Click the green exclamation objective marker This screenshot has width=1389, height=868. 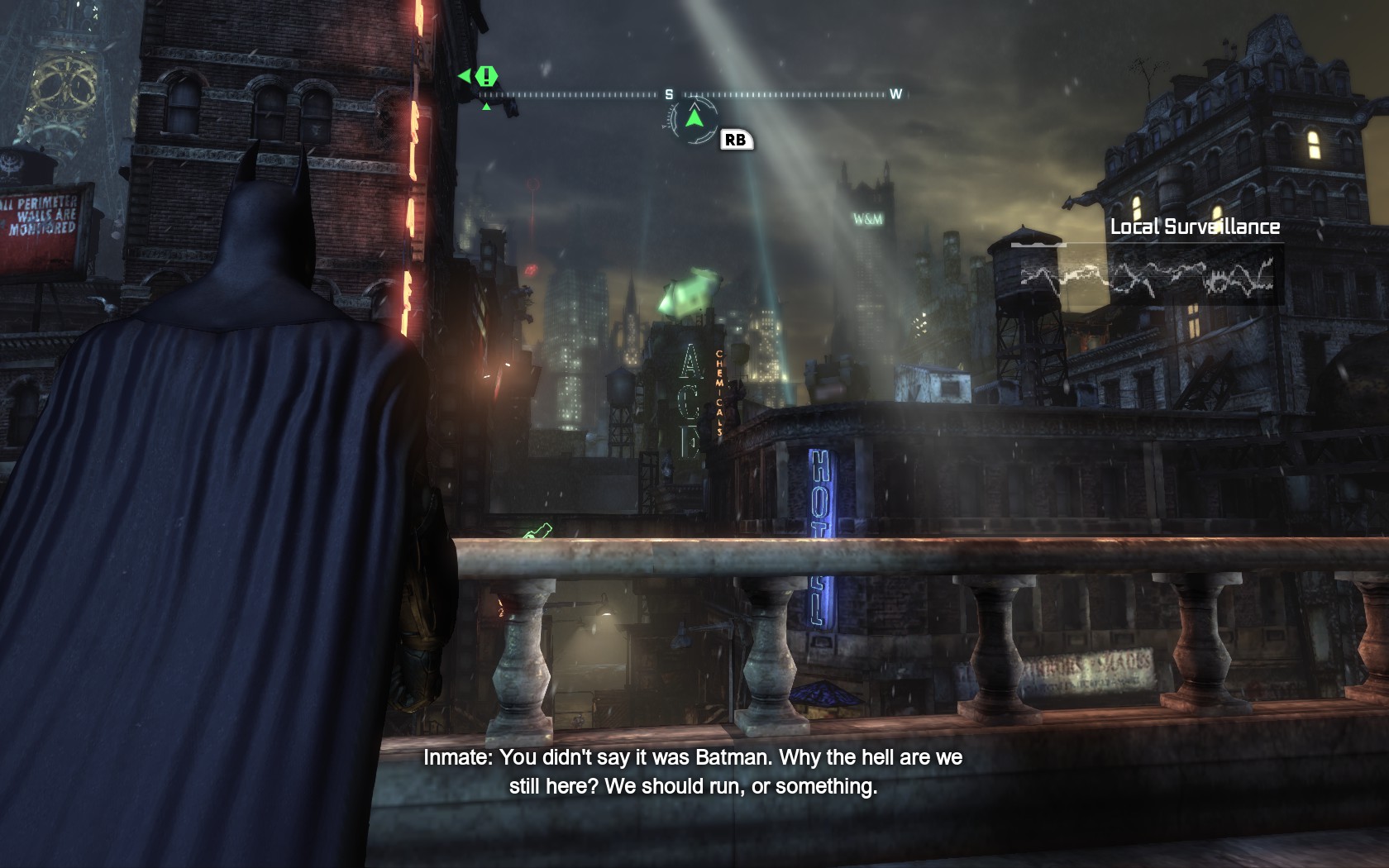pyautogui.click(x=487, y=77)
